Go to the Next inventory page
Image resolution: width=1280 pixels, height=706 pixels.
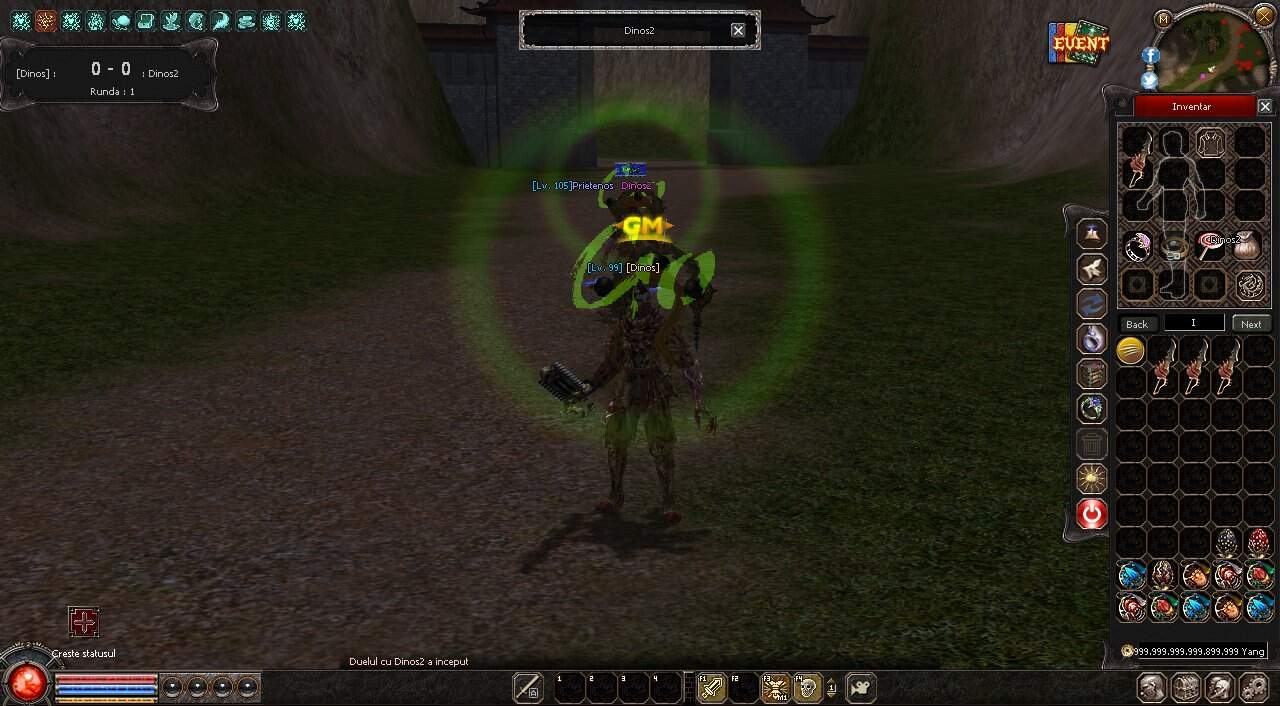tap(1251, 324)
